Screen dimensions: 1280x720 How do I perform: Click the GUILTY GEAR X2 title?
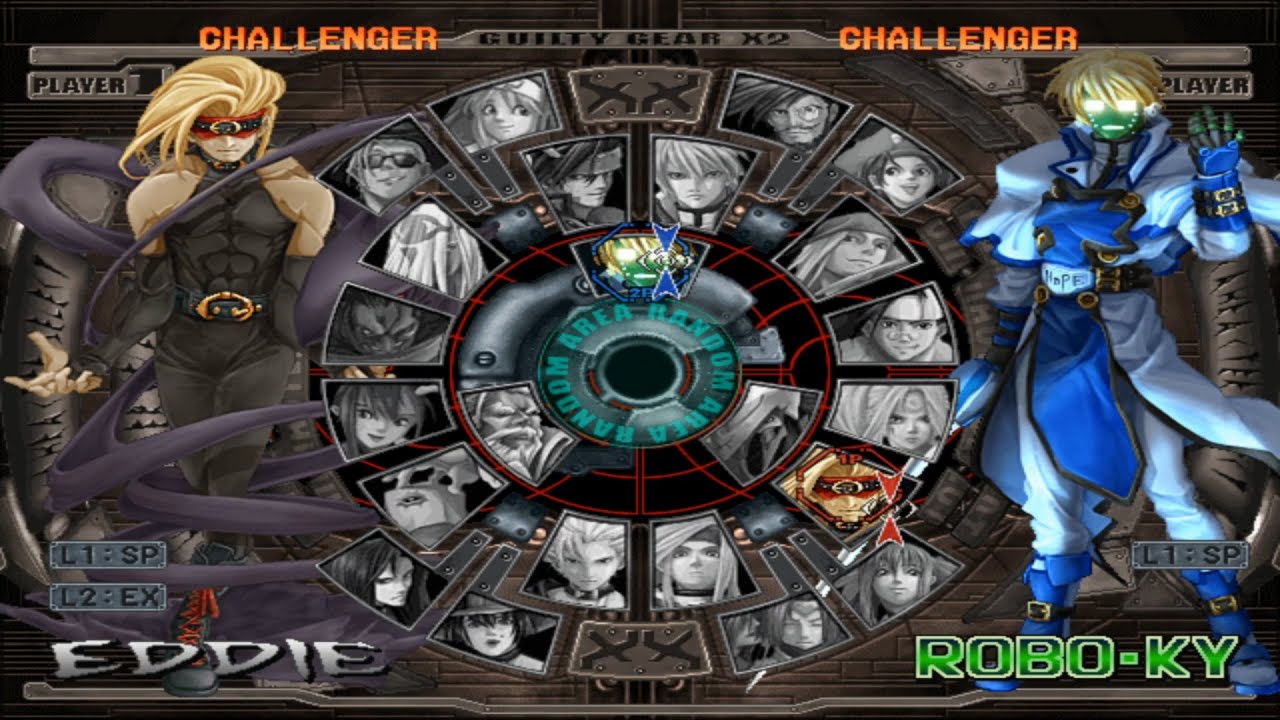[640, 37]
